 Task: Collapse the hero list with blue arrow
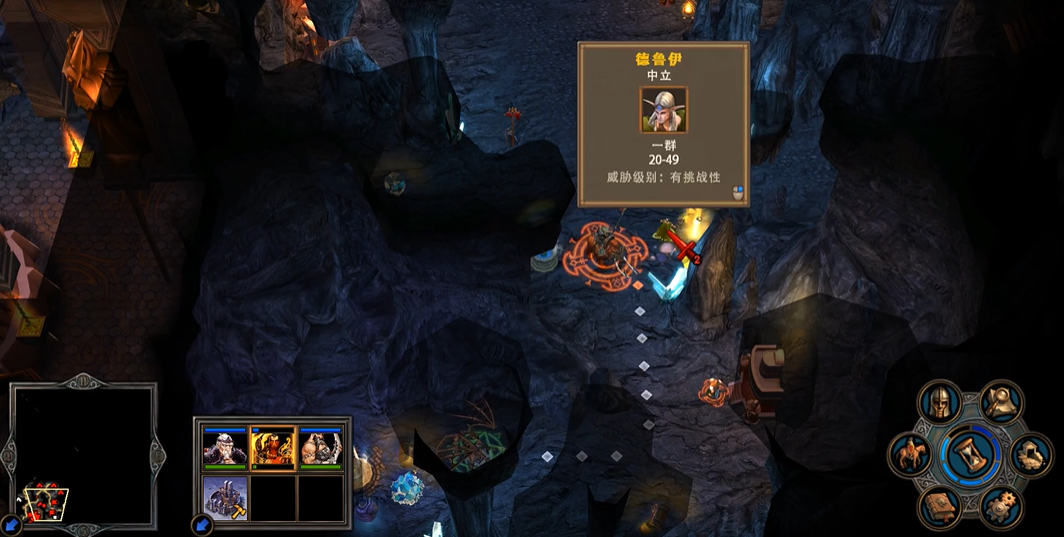(199, 524)
